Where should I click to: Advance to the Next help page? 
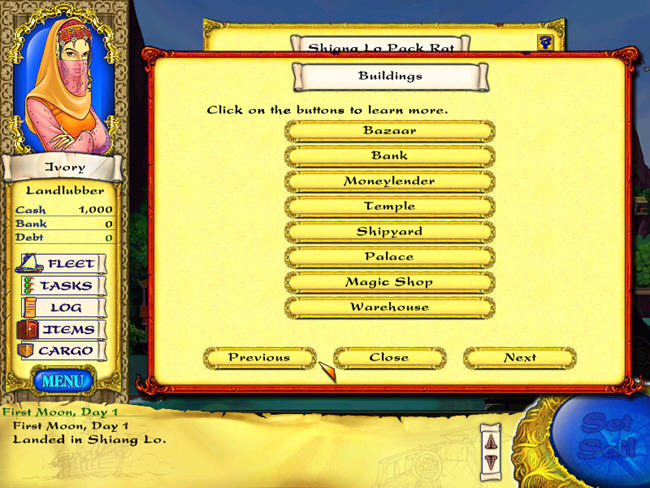pyautogui.click(x=520, y=357)
